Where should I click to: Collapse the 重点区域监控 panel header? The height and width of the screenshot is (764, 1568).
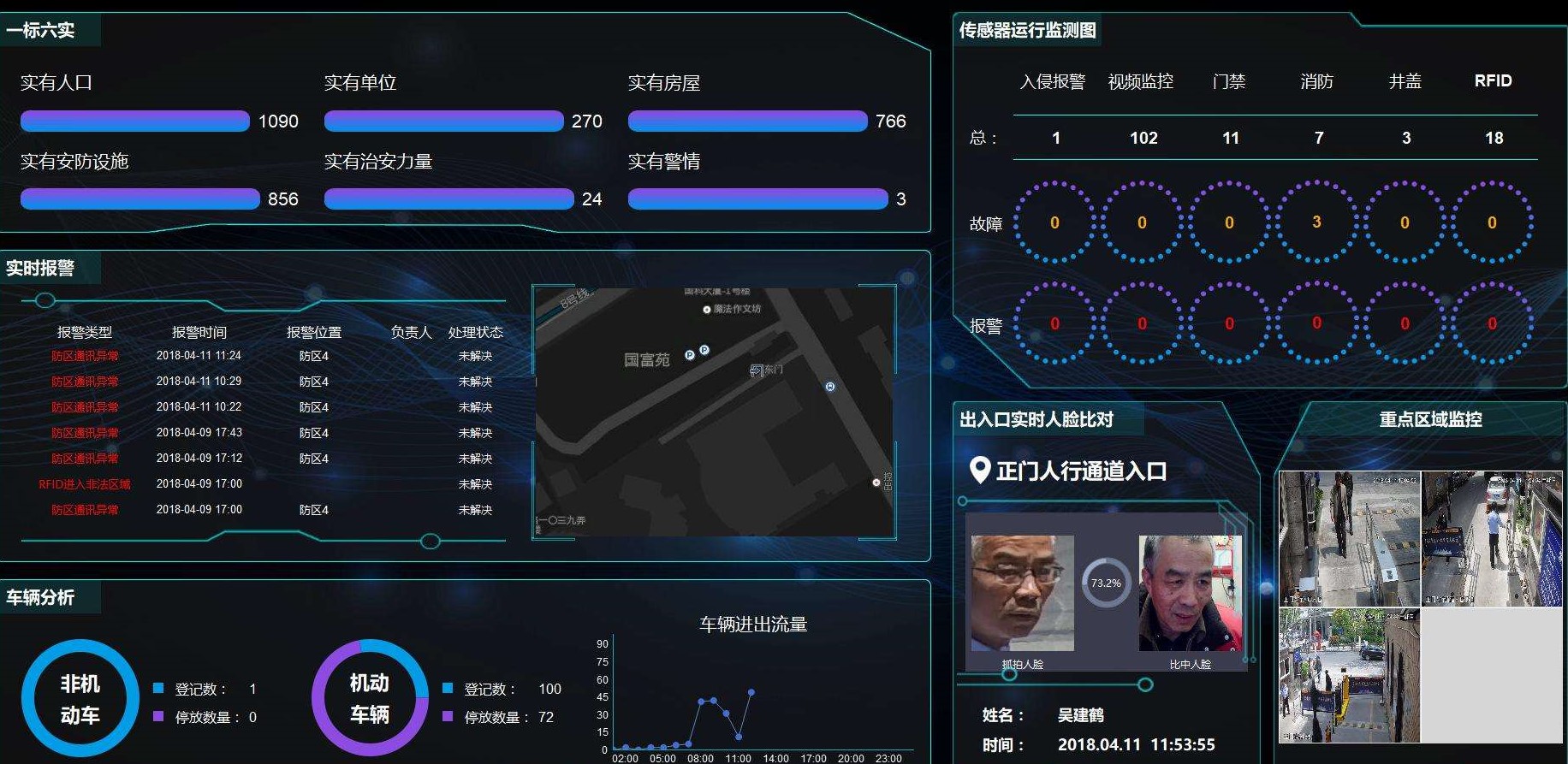[x=1431, y=420]
